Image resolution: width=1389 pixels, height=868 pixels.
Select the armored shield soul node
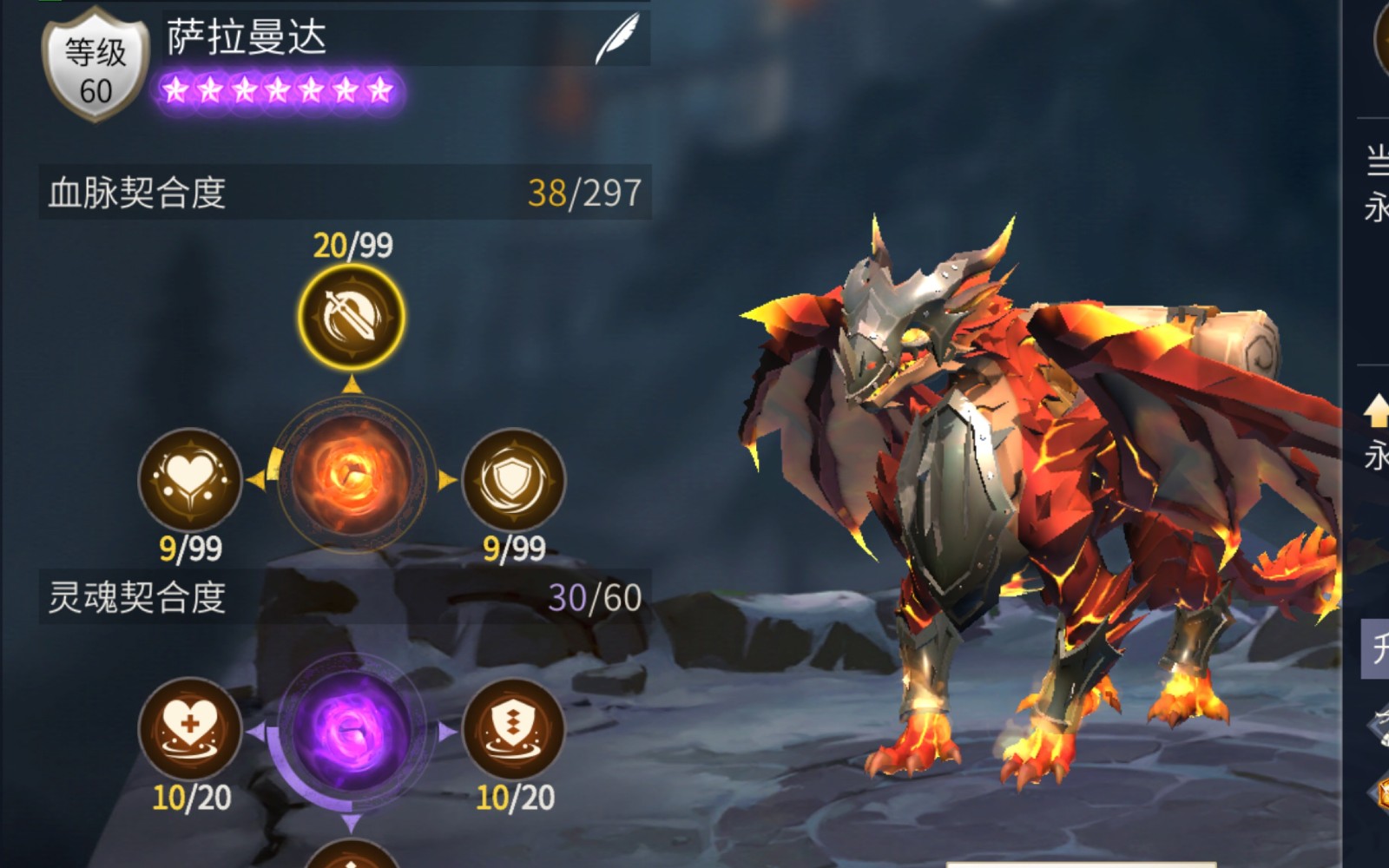[514, 728]
